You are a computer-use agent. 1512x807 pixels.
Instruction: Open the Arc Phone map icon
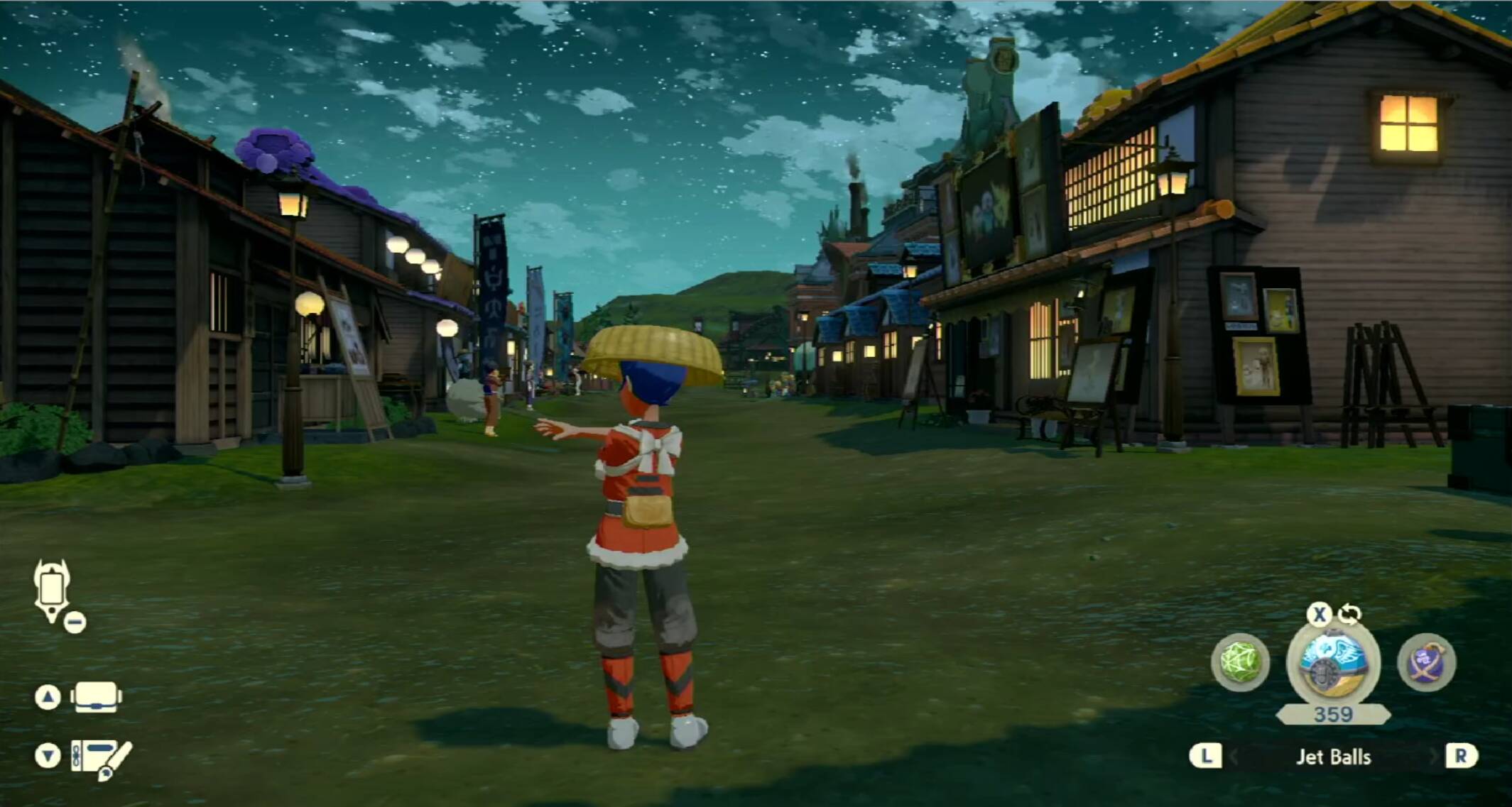[x=52, y=590]
